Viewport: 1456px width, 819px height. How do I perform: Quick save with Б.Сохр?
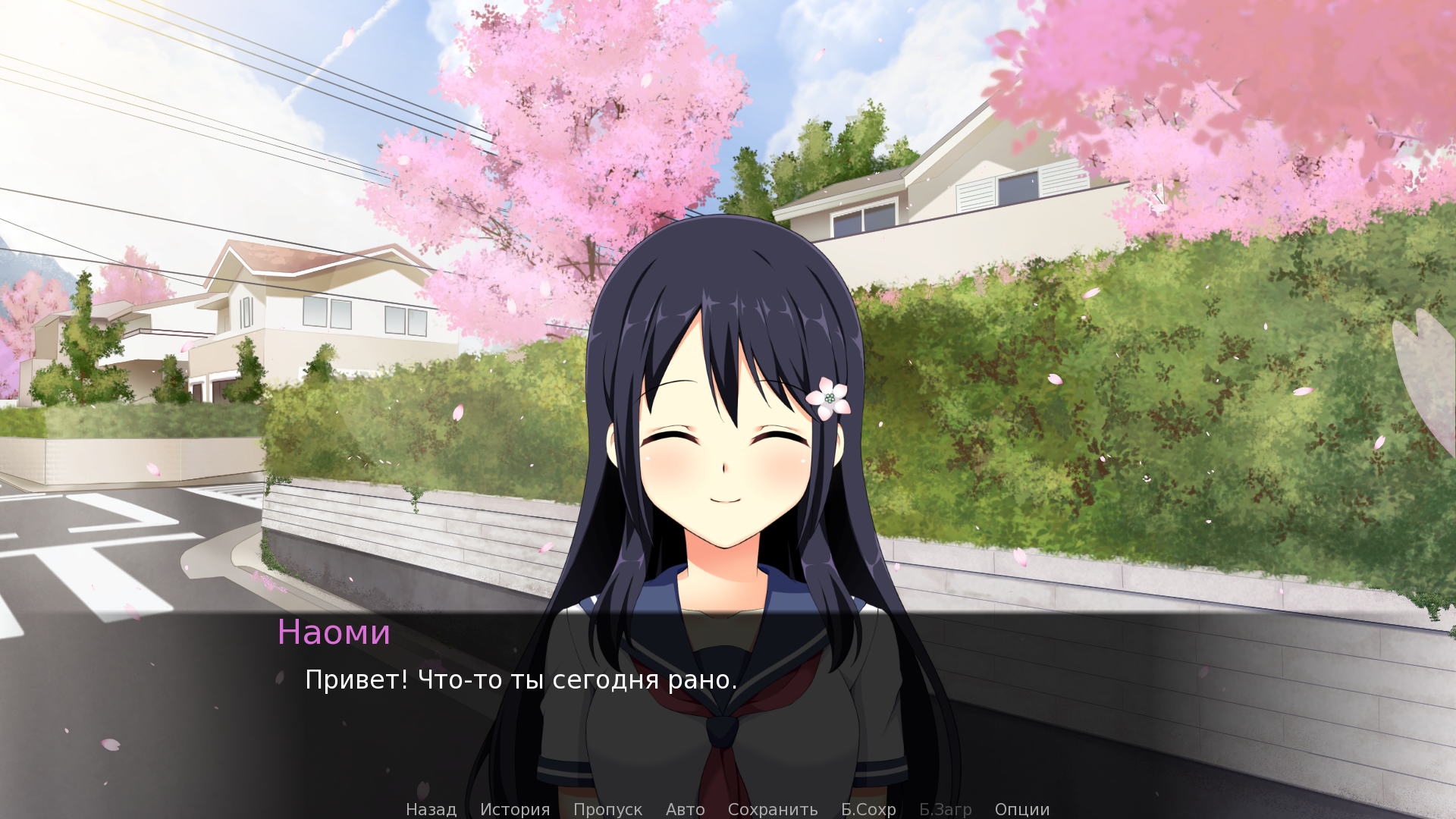(x=868, y=809)
